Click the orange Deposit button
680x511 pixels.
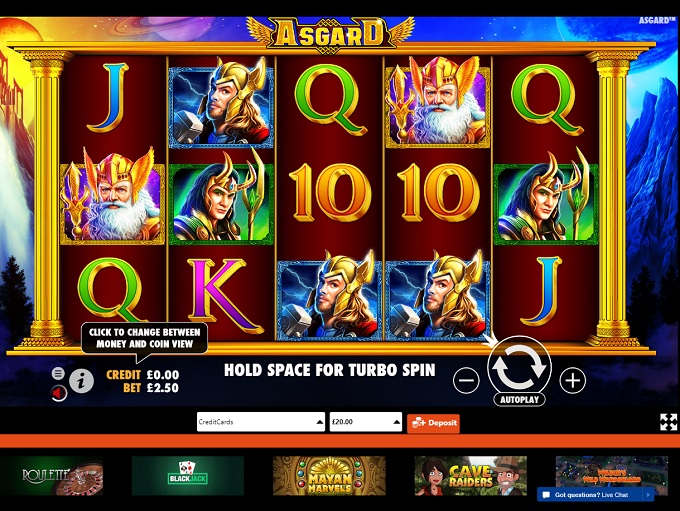[433, 422]
